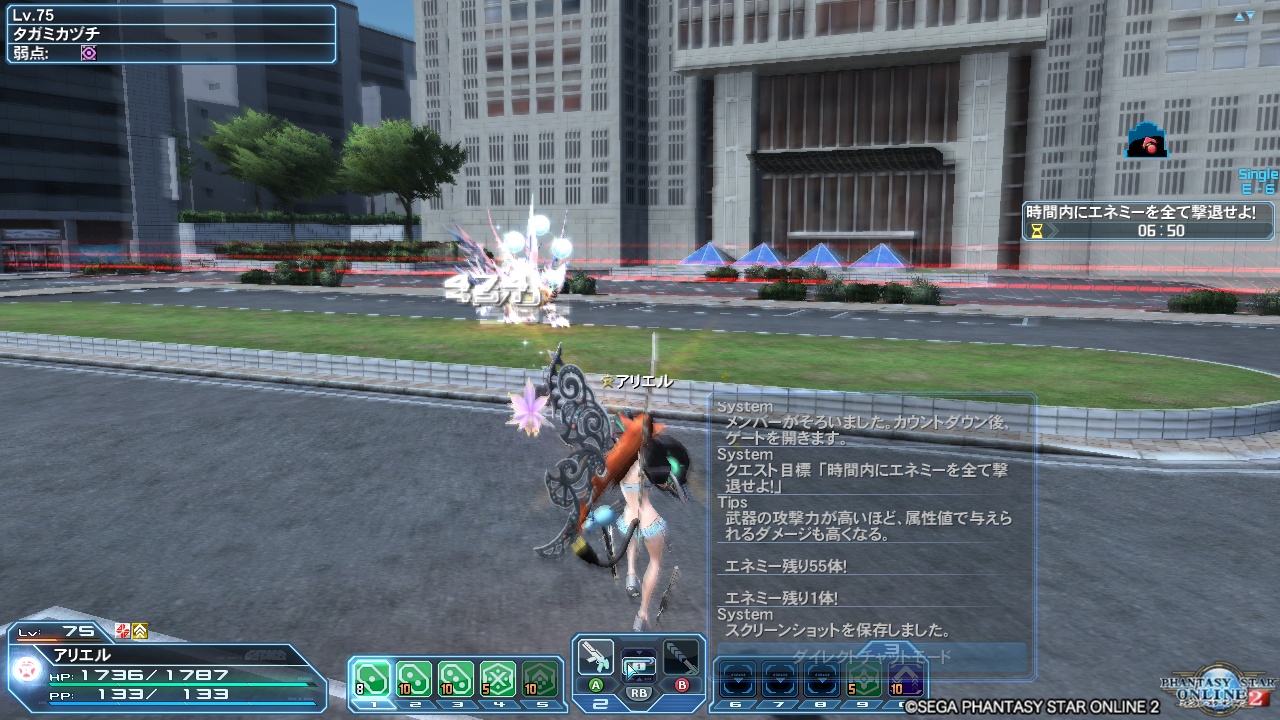Use the monomate in subpalette slot 1
Image resolution: width=1280 pixels, height=720 pixels.
pos(372,677)
